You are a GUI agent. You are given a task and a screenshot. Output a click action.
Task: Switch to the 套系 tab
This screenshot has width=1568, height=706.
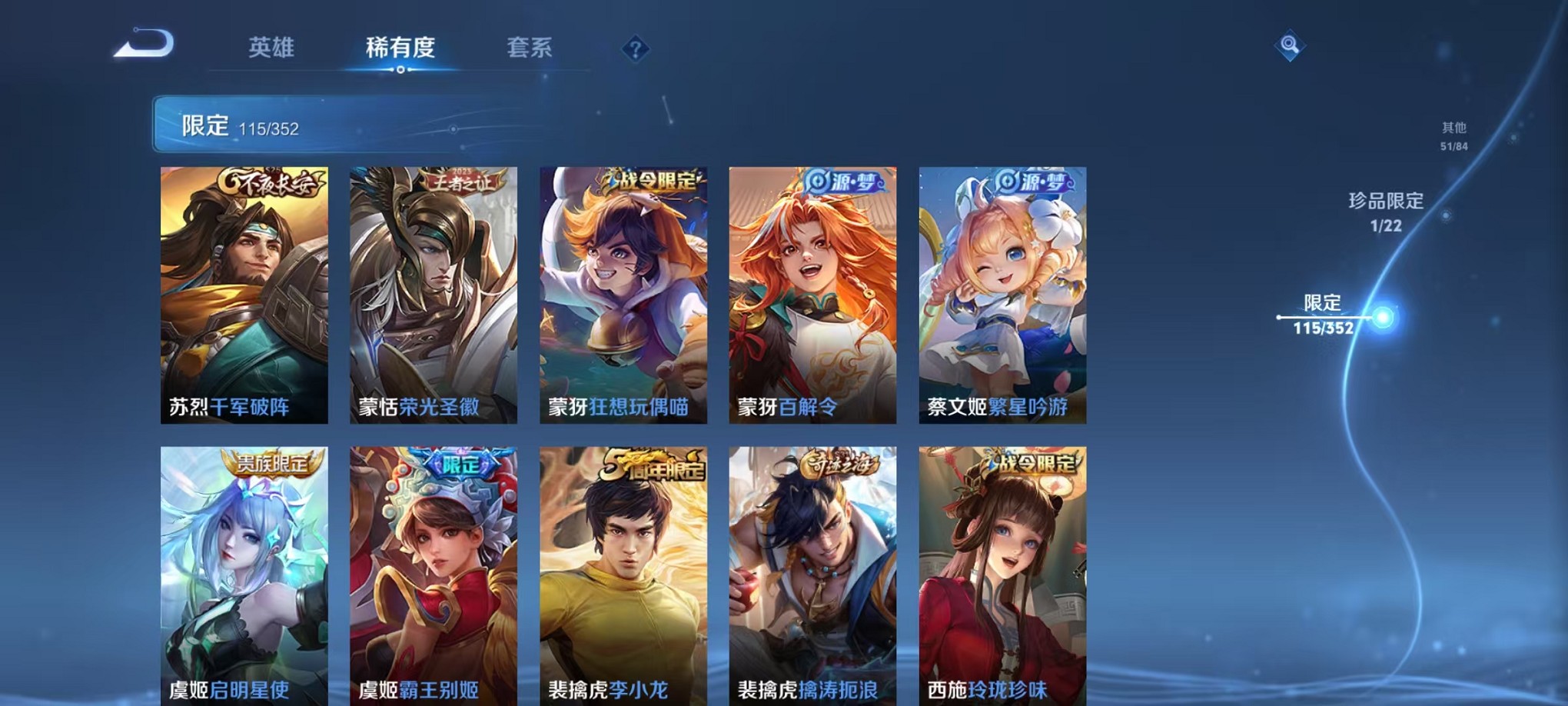[x=529, y=48]
